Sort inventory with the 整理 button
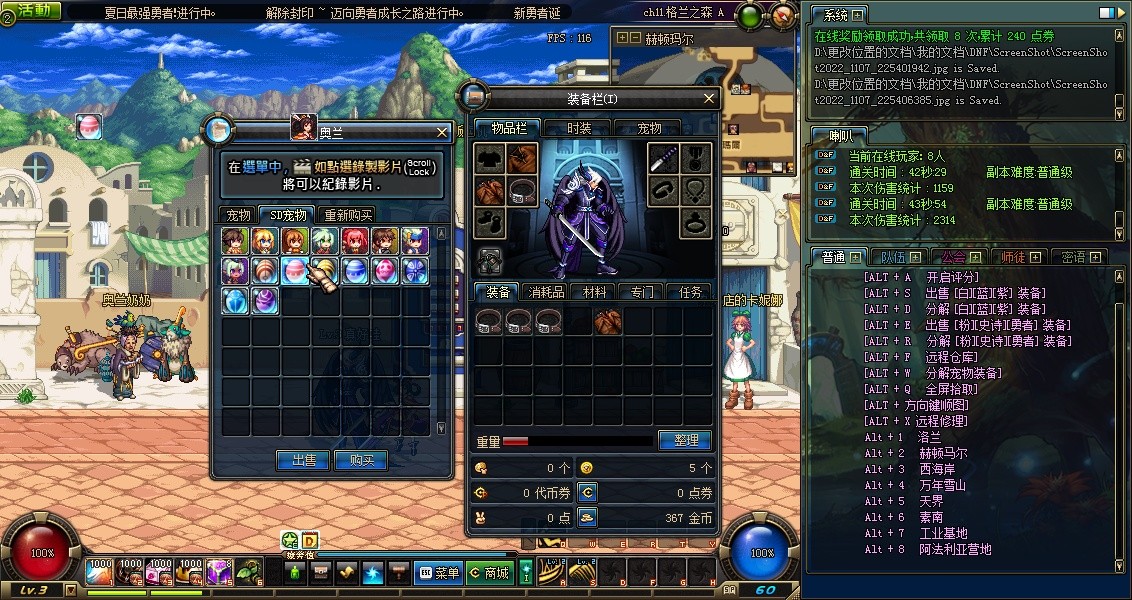Screen dimensions: 1132x600 [685, 440]
